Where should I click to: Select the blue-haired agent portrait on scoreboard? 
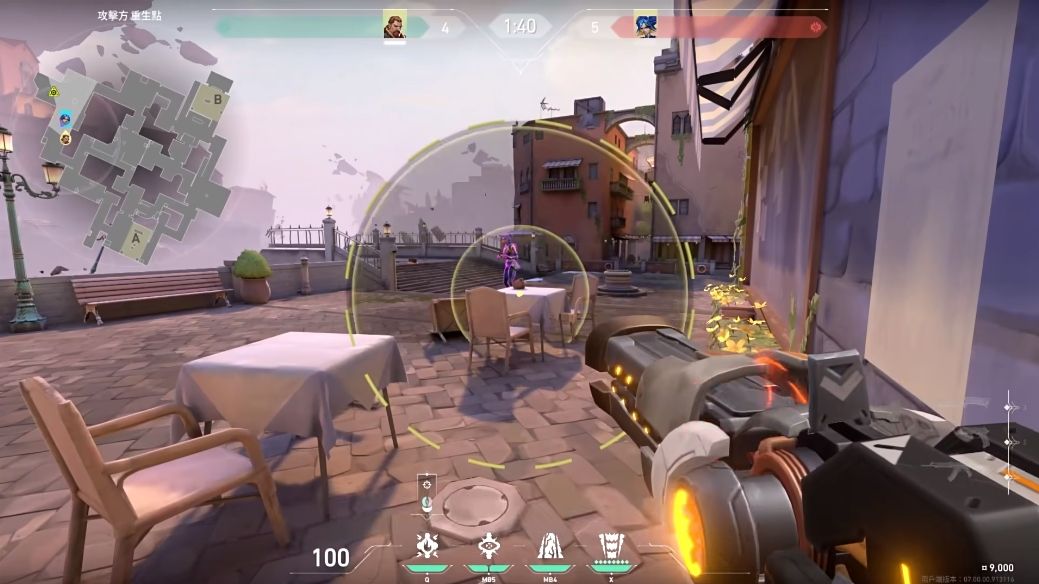645,26
